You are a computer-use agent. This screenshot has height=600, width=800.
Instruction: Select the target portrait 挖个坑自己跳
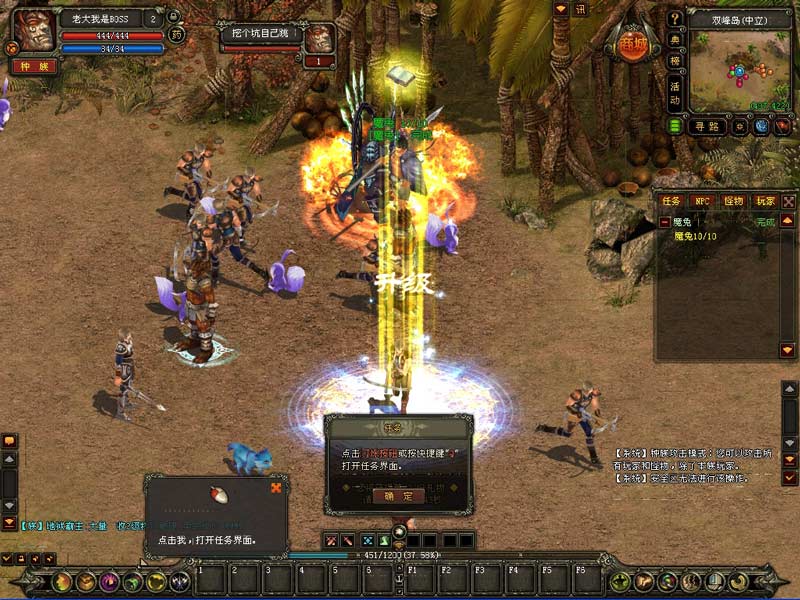point(319,38)
